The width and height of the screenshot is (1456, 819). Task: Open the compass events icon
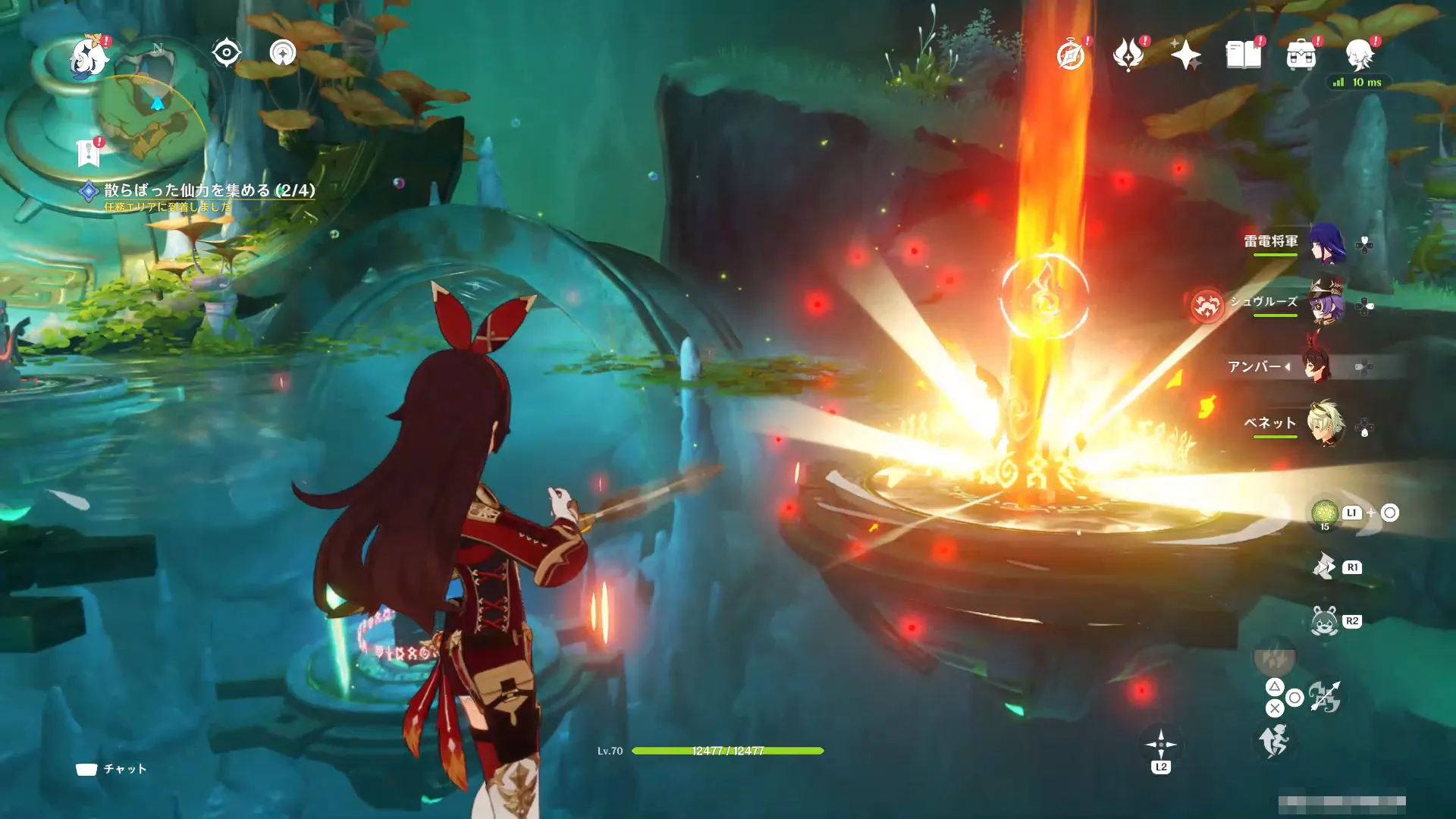1071,55
